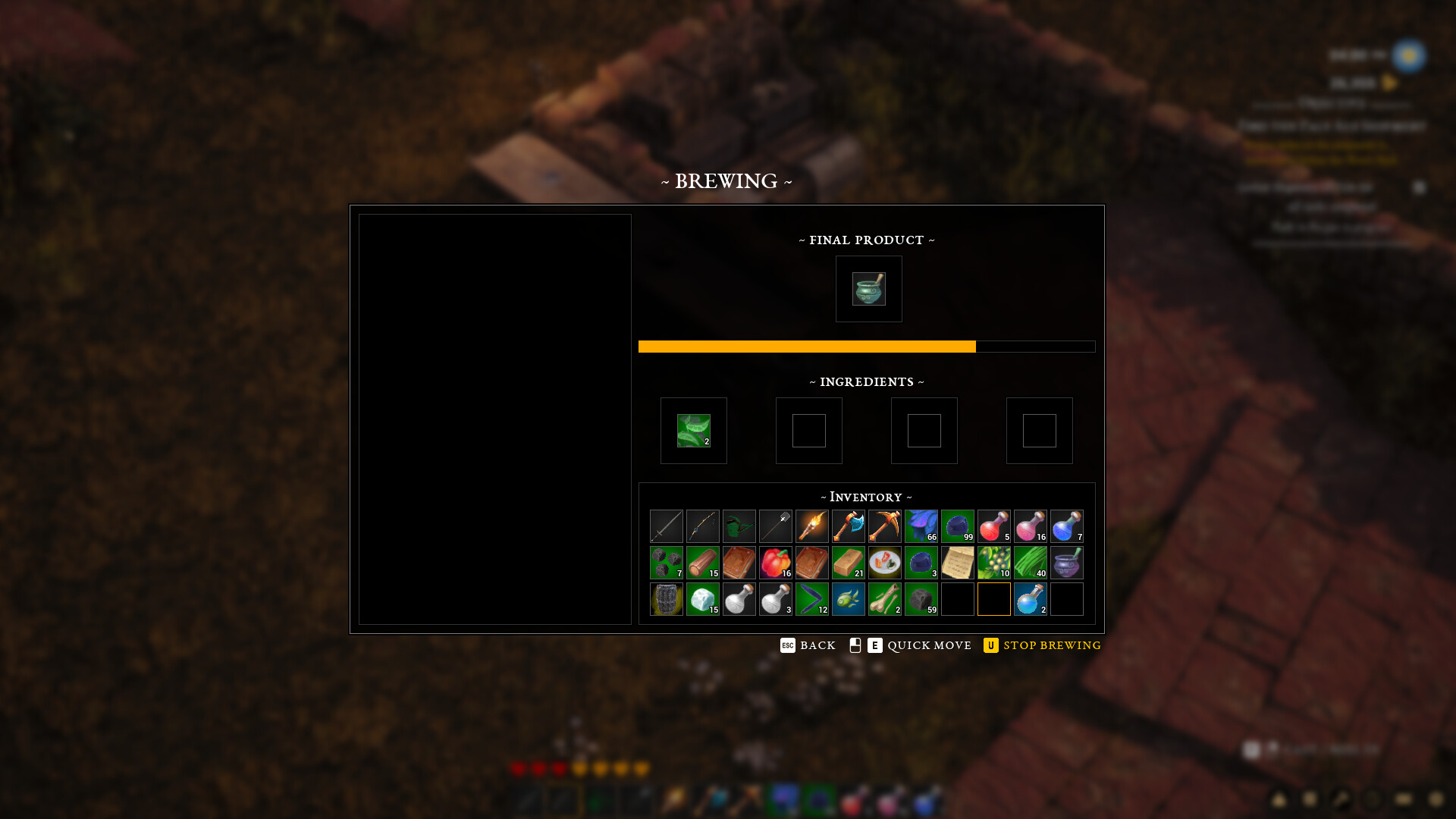
Task: Select the bones stack of 2
Action: 885,598
